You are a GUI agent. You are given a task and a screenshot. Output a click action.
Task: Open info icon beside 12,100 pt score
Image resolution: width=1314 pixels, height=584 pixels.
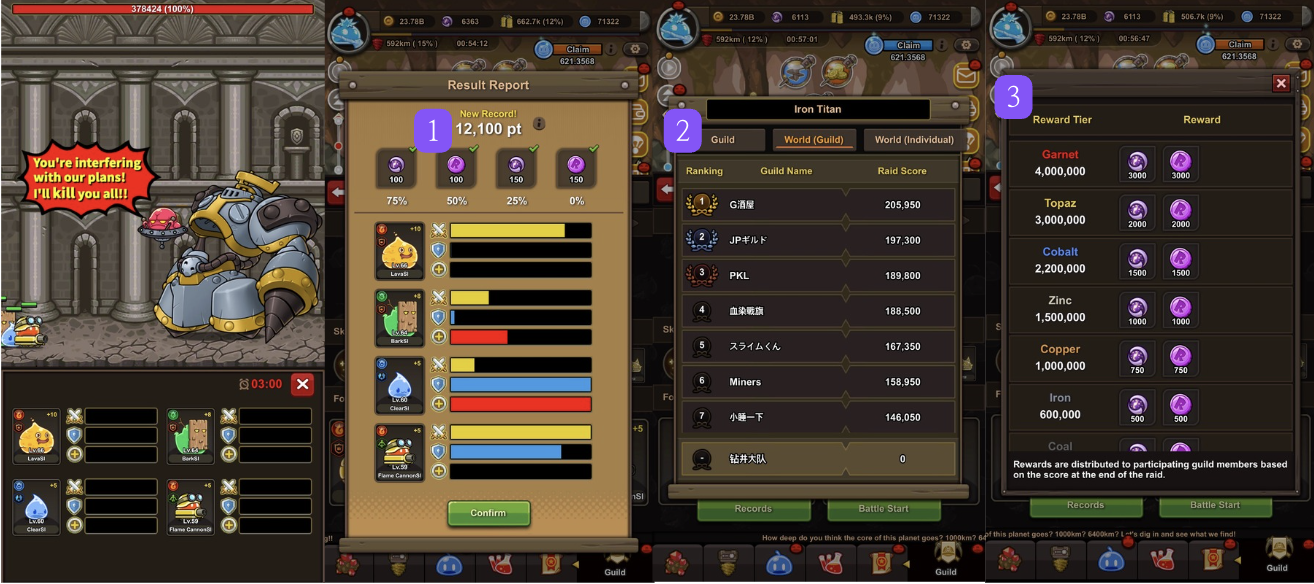tap(539, 124)
